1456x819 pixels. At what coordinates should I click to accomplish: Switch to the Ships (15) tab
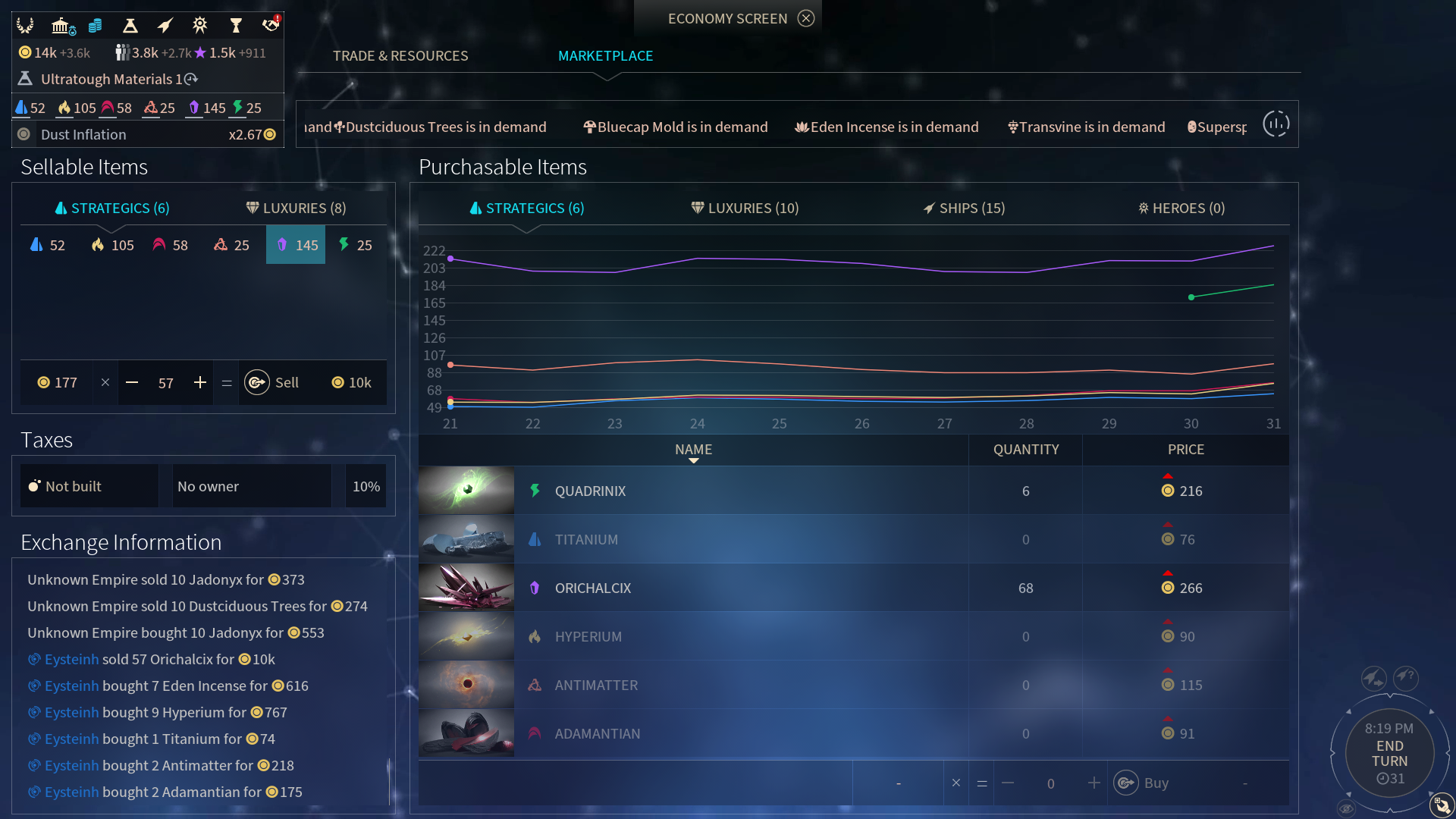964,208
